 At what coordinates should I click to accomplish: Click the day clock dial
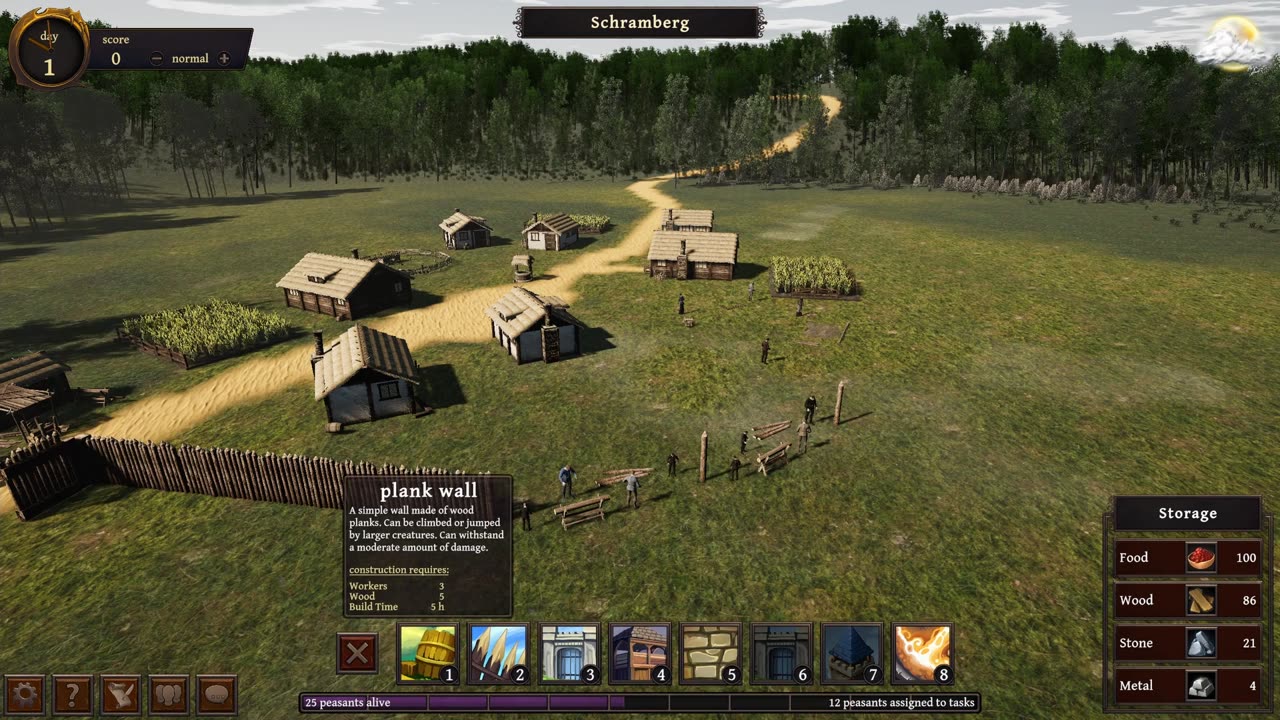click(48, 48)
